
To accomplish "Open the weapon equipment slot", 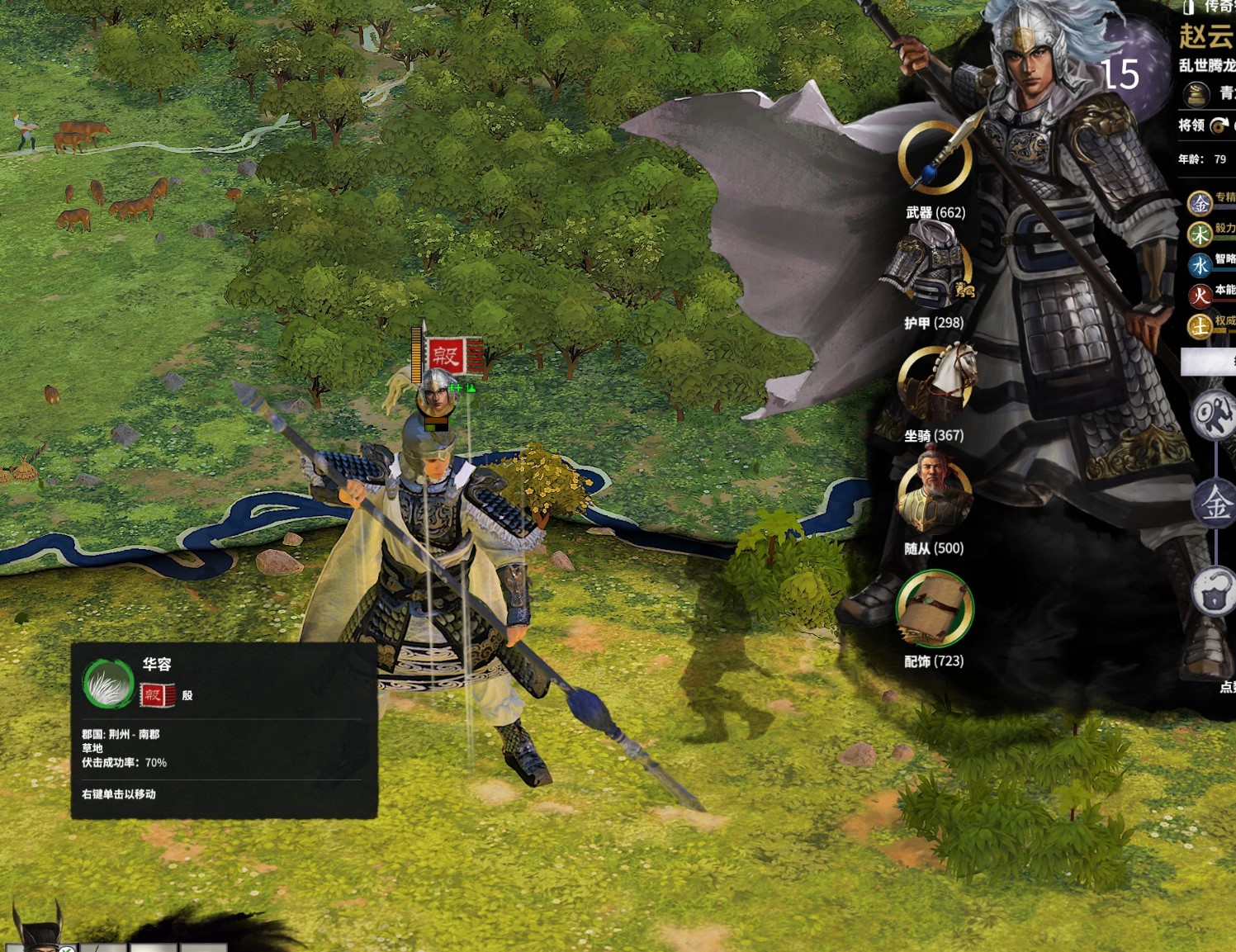I will coord(935,157).
